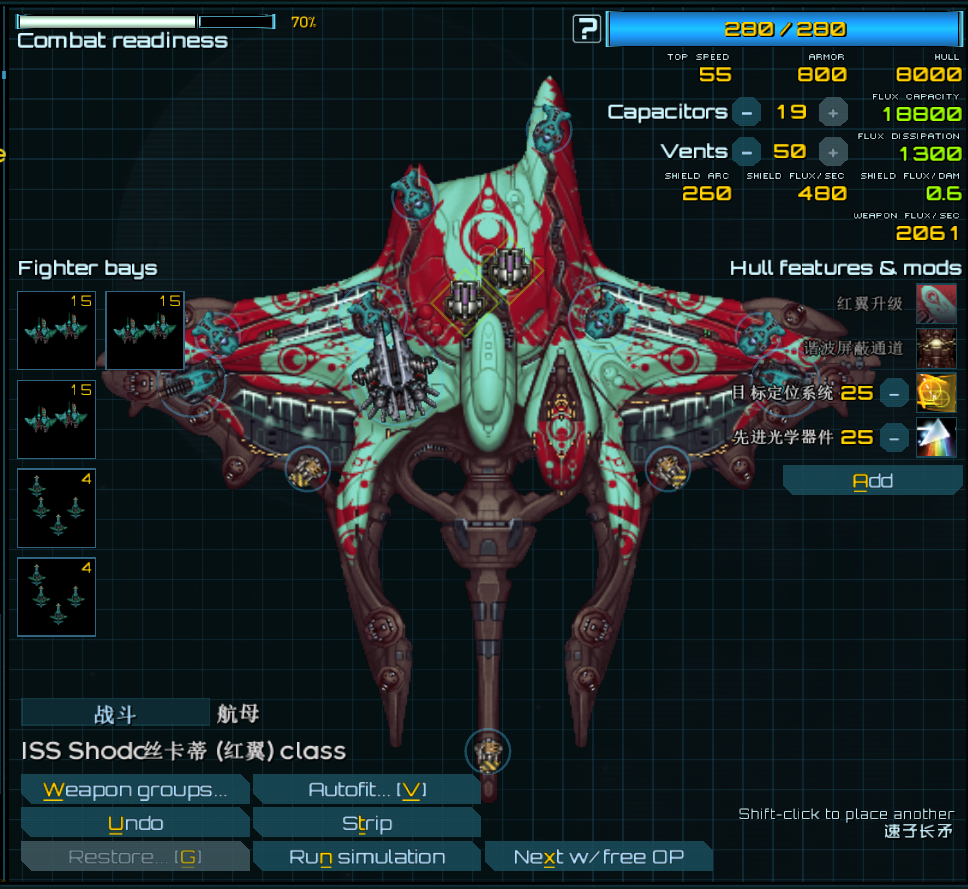Increase the Vents count
The image size is (968, 889).
point(833,152)
